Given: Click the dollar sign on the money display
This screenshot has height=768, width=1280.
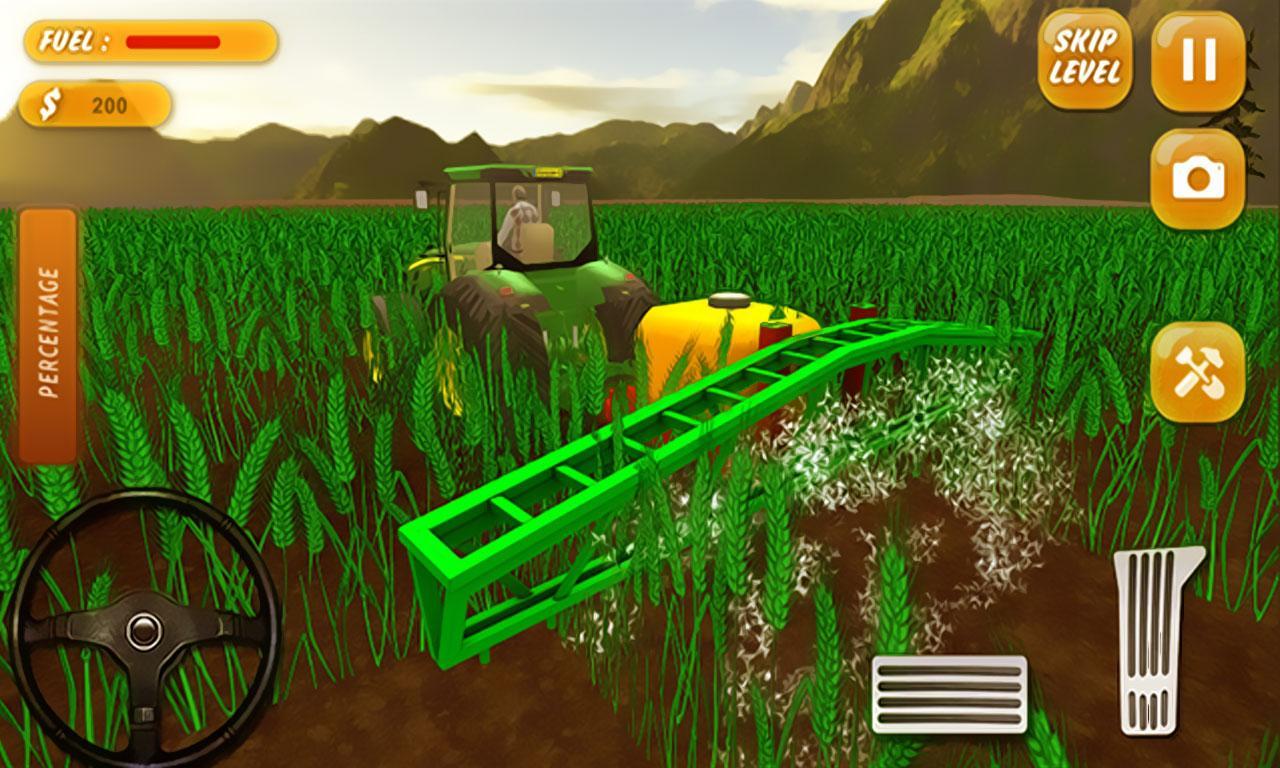Looking at the screenshot, I should click(53, 103).
